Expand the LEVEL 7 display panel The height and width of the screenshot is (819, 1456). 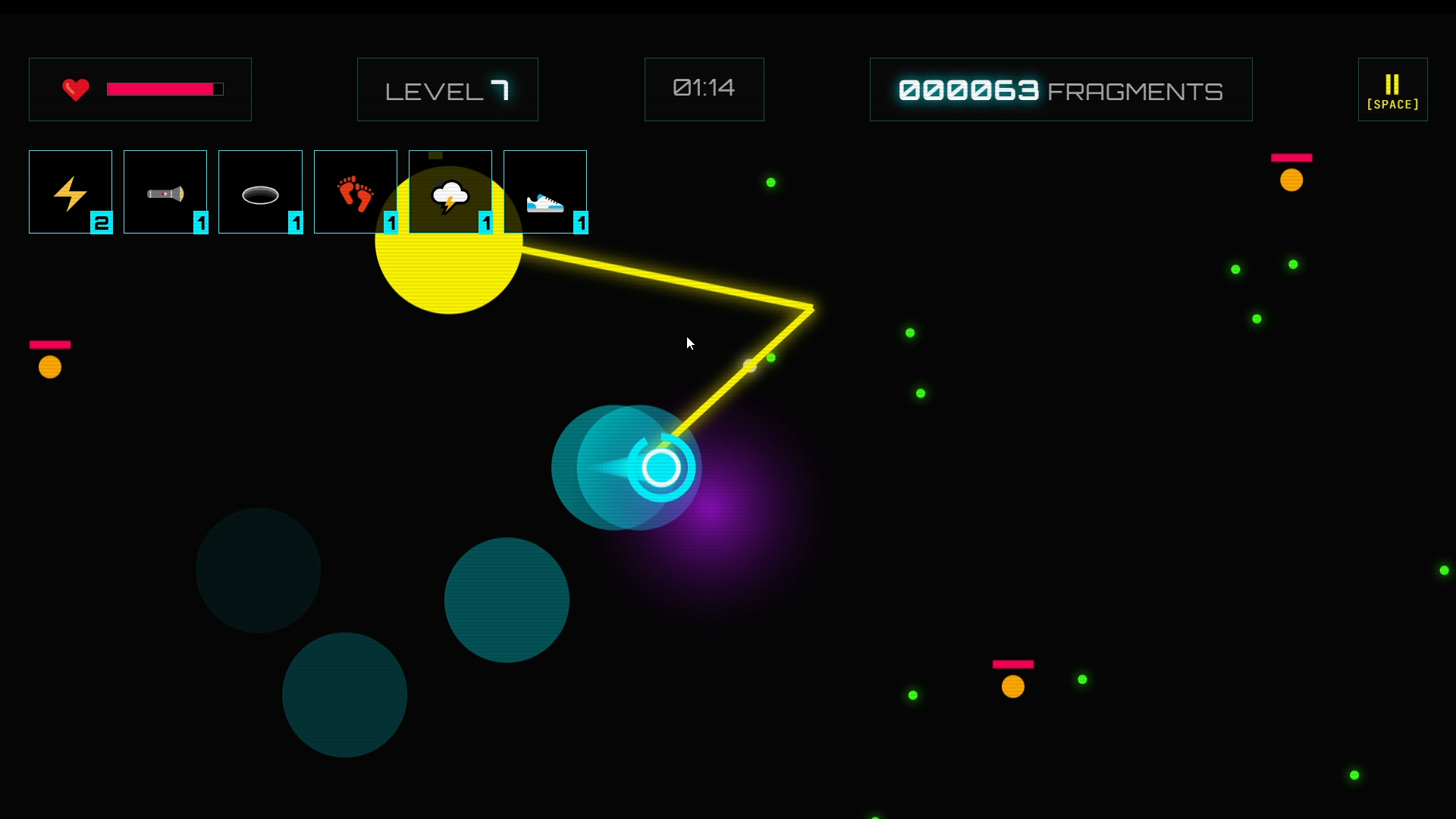coord(447,89)
